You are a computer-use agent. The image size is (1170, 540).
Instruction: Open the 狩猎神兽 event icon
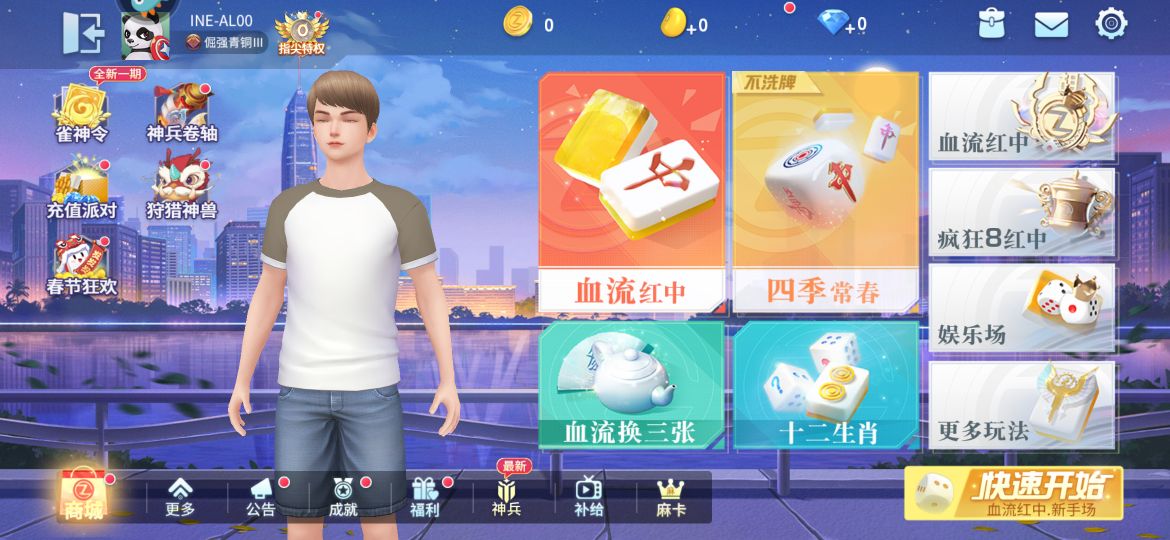pyautogui.click(x=181, y=190)
